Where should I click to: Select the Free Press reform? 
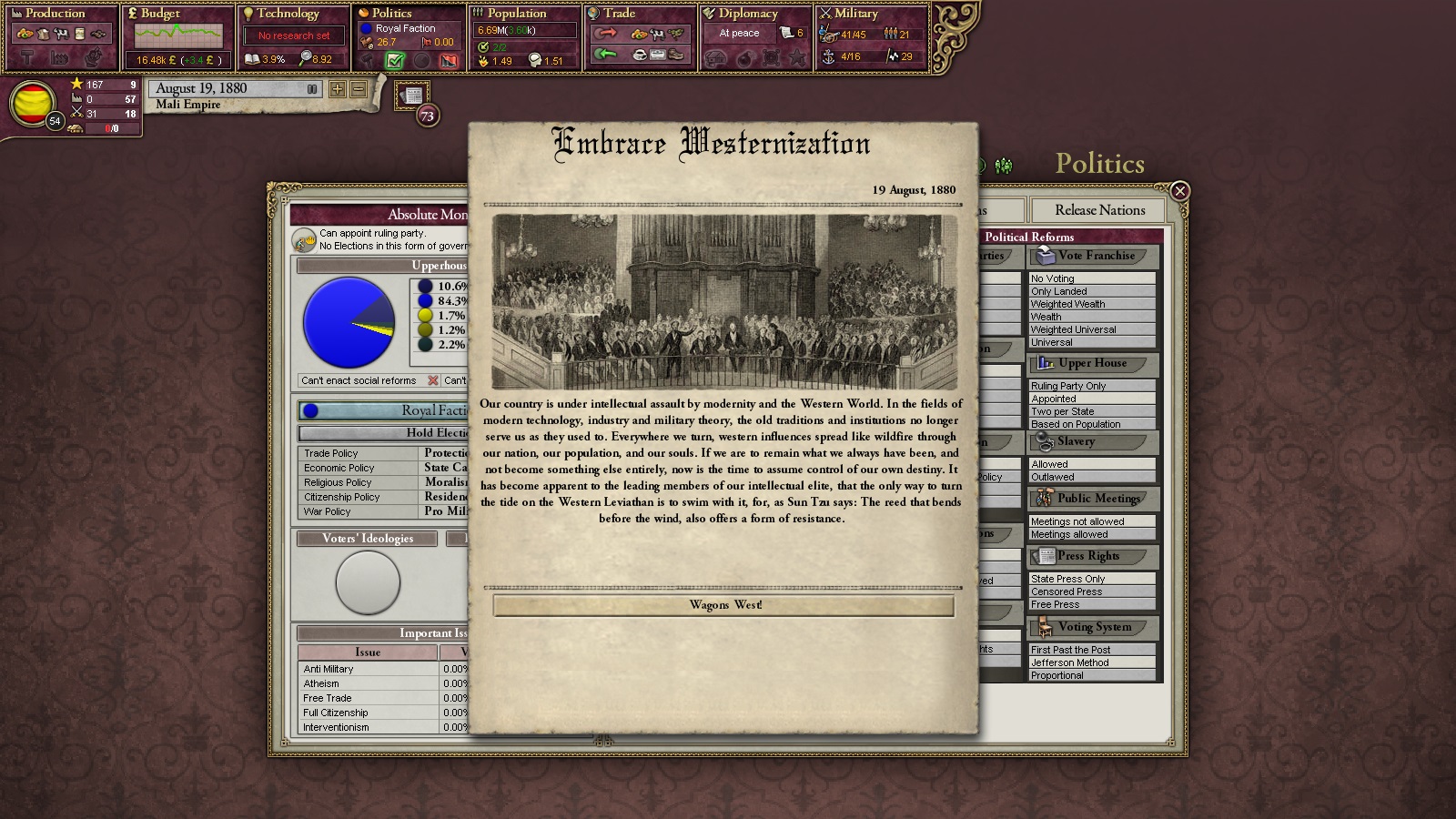coord(1091,604)
